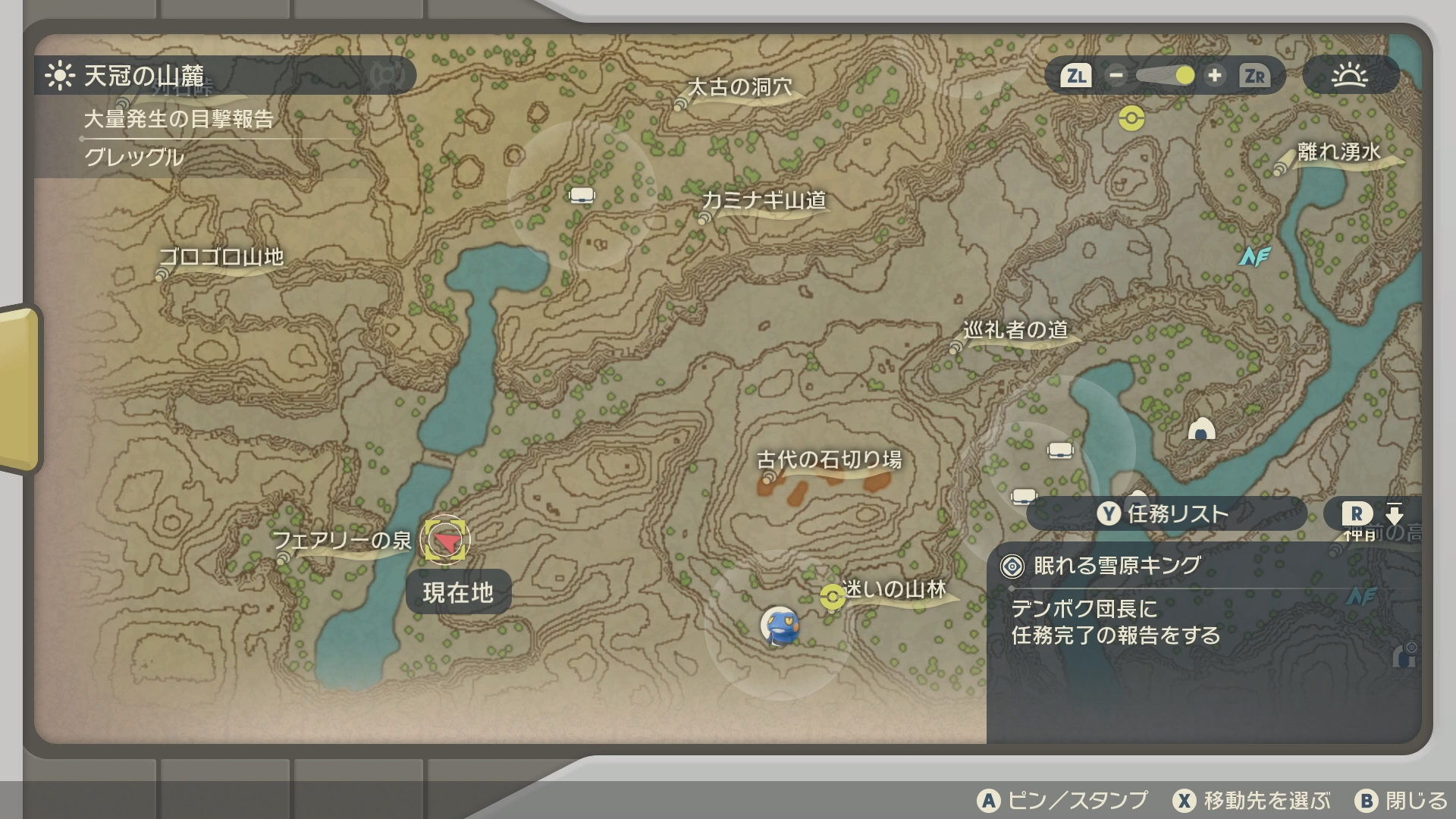Viewport: 1456px width, 819px height.
Task: Select the sunrise time-of-day icon
Action: click(1350, 76)
